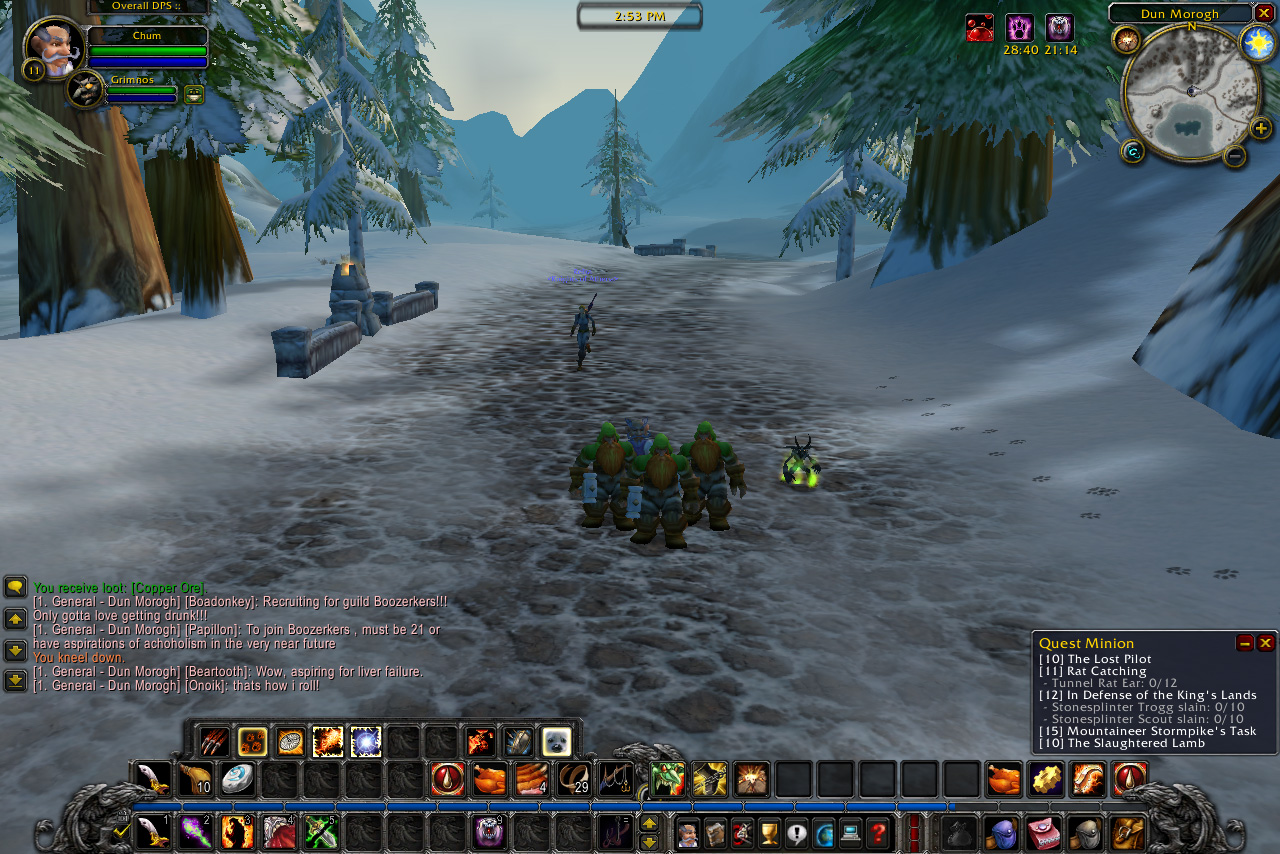Close the minimap with the red X
This screenshot has width=1280, height=854.
[1264, 13]
